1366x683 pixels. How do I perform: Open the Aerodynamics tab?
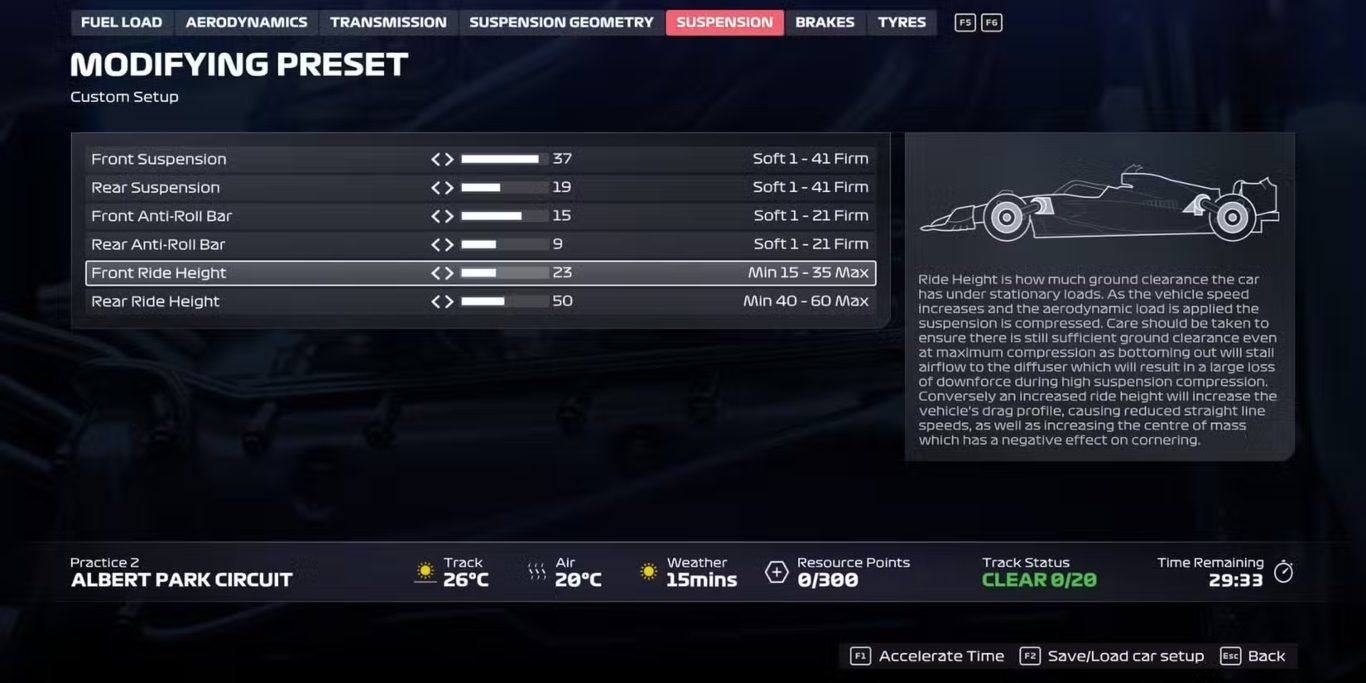pos(246,22)
